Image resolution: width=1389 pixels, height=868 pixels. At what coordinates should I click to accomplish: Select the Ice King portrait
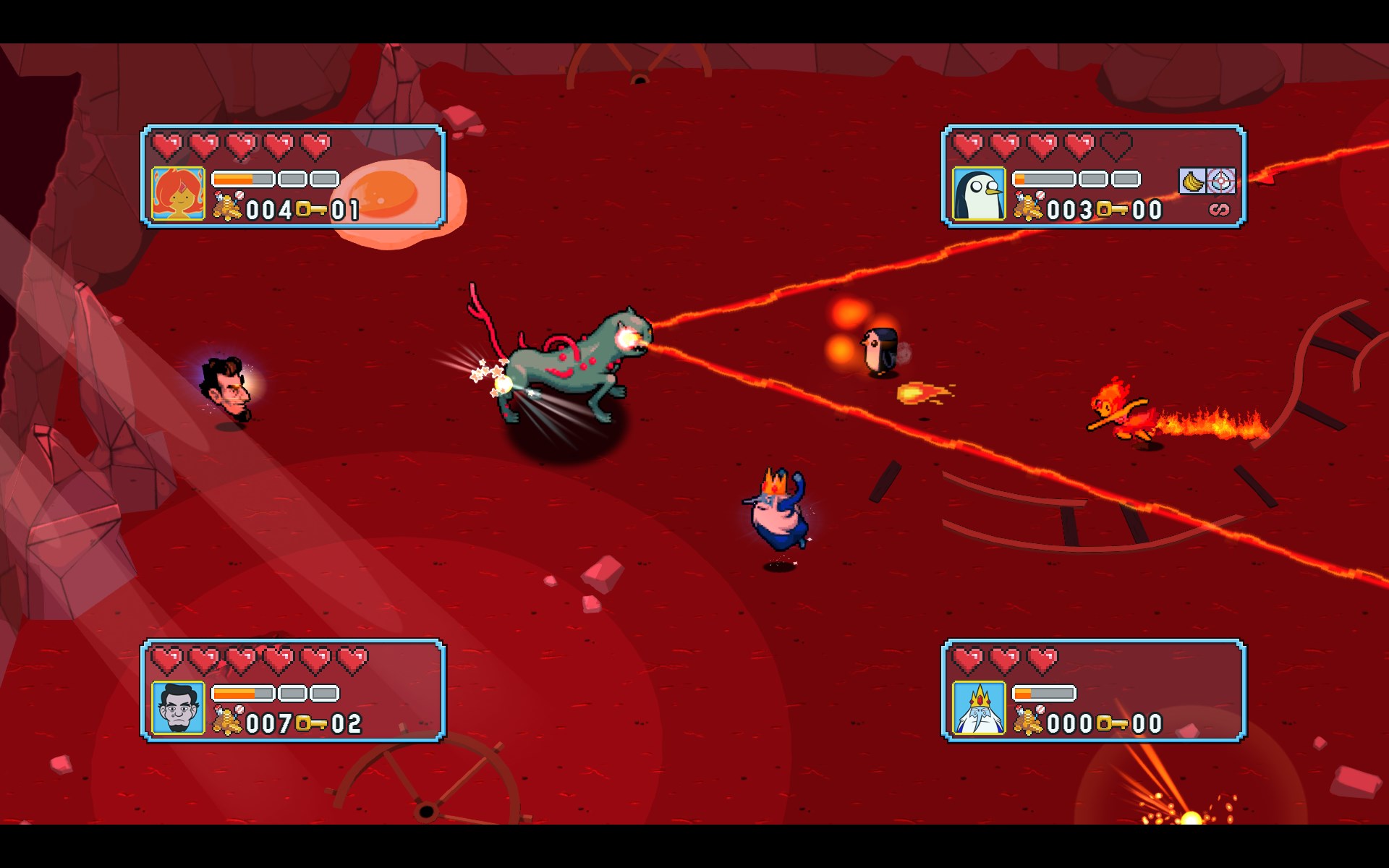[978, 707]
